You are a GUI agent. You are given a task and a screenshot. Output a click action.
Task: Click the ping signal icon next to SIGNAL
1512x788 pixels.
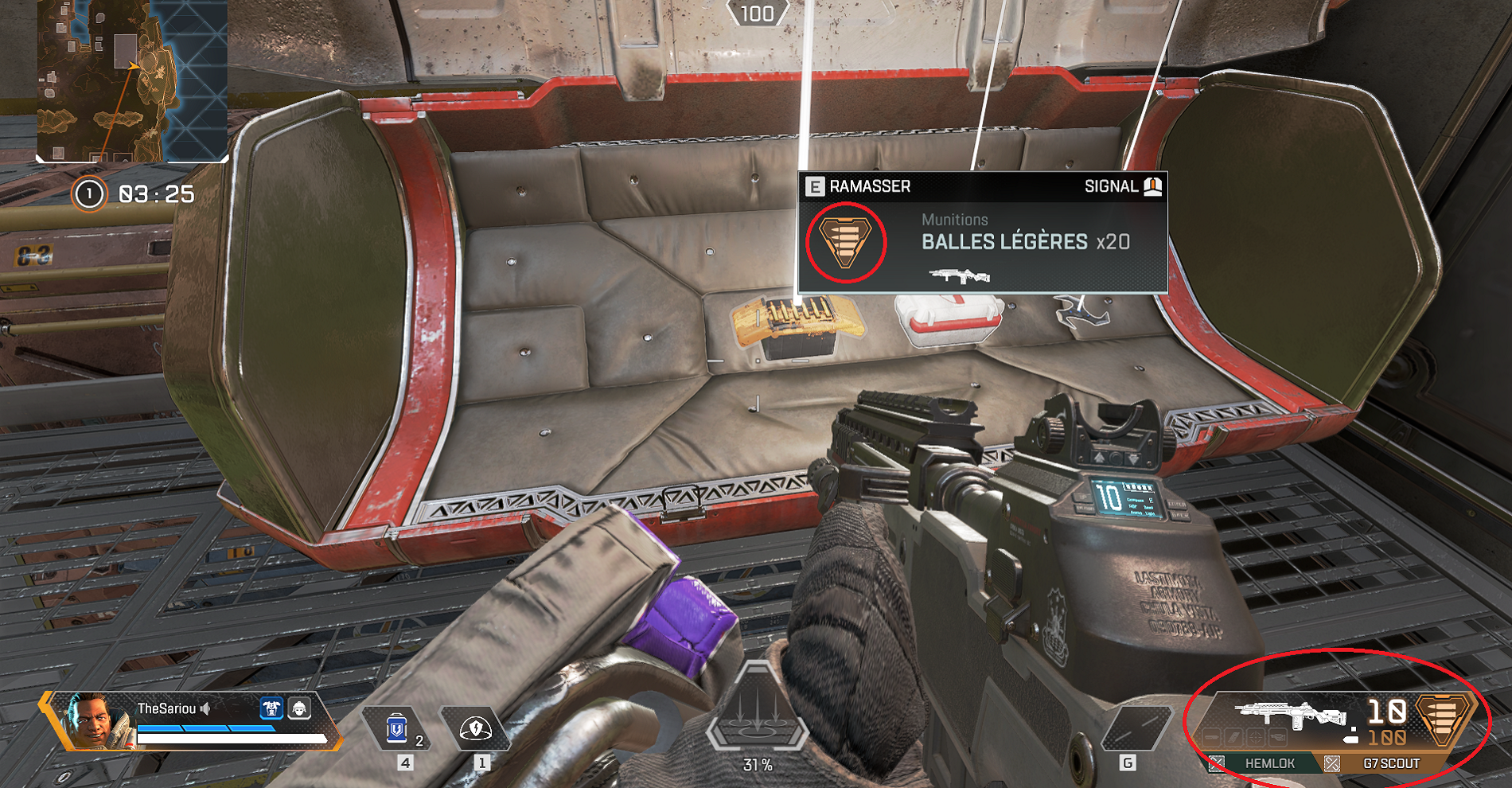pos(1152,188)
